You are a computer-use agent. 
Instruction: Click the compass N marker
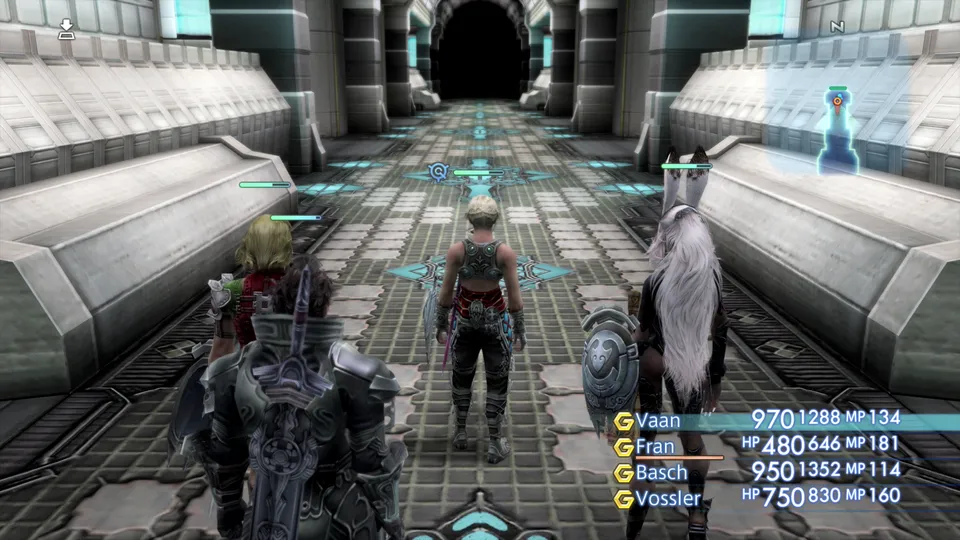pyautogui.click(x=837, y=27)
